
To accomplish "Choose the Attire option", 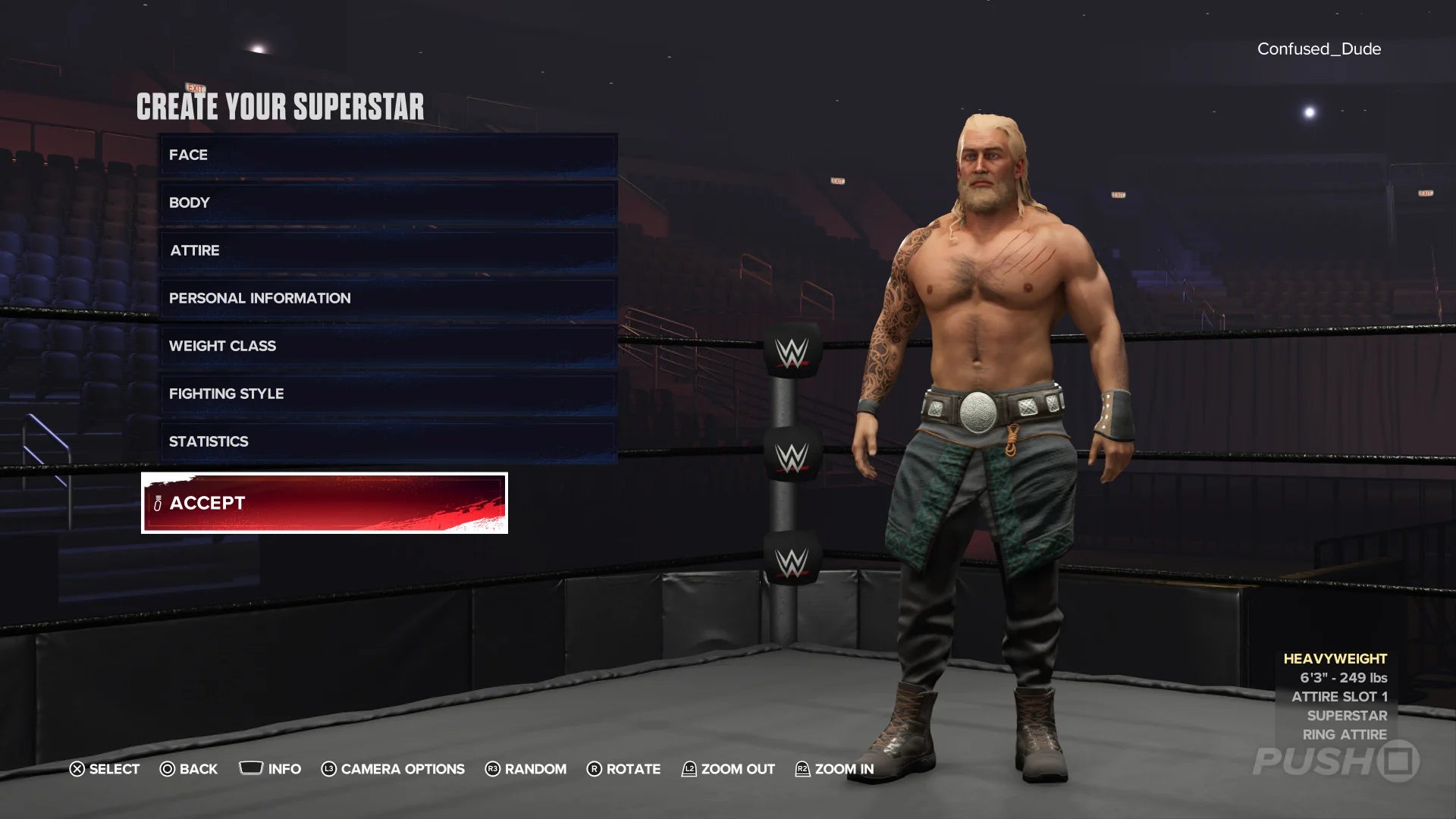I will click(x=388, y=251).
